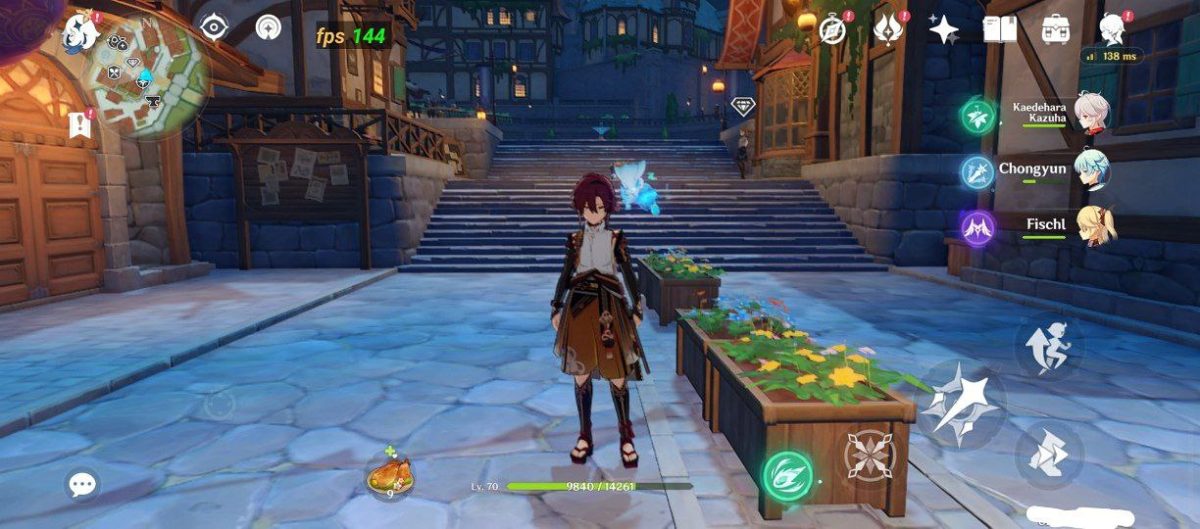Viewport: 1200px width, 529px height.
Task: Open the Adventurer Handbook book icon
Action: click(x=999, y=29)
